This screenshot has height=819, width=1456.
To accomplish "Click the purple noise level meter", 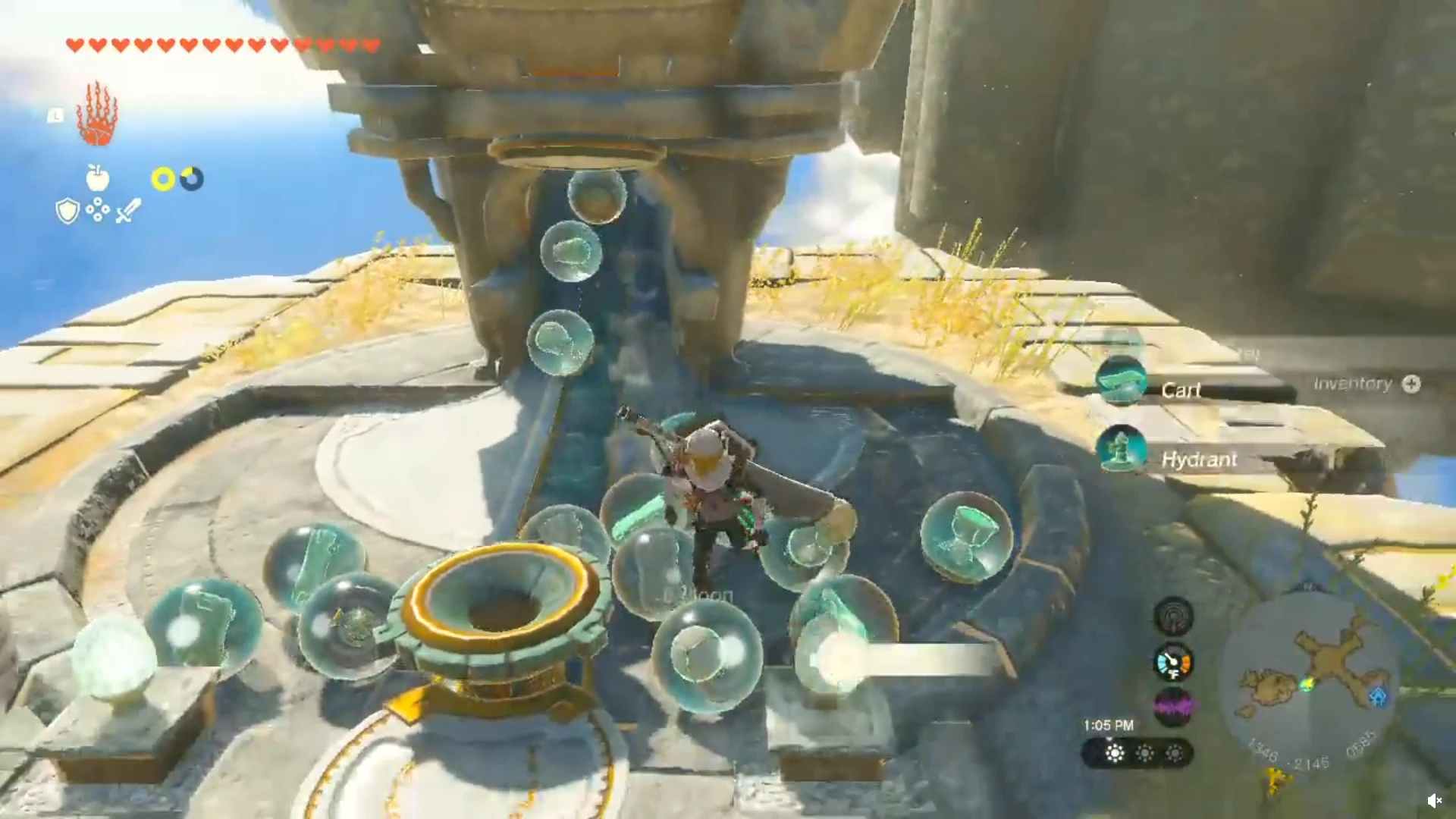I will [1172, 705].
